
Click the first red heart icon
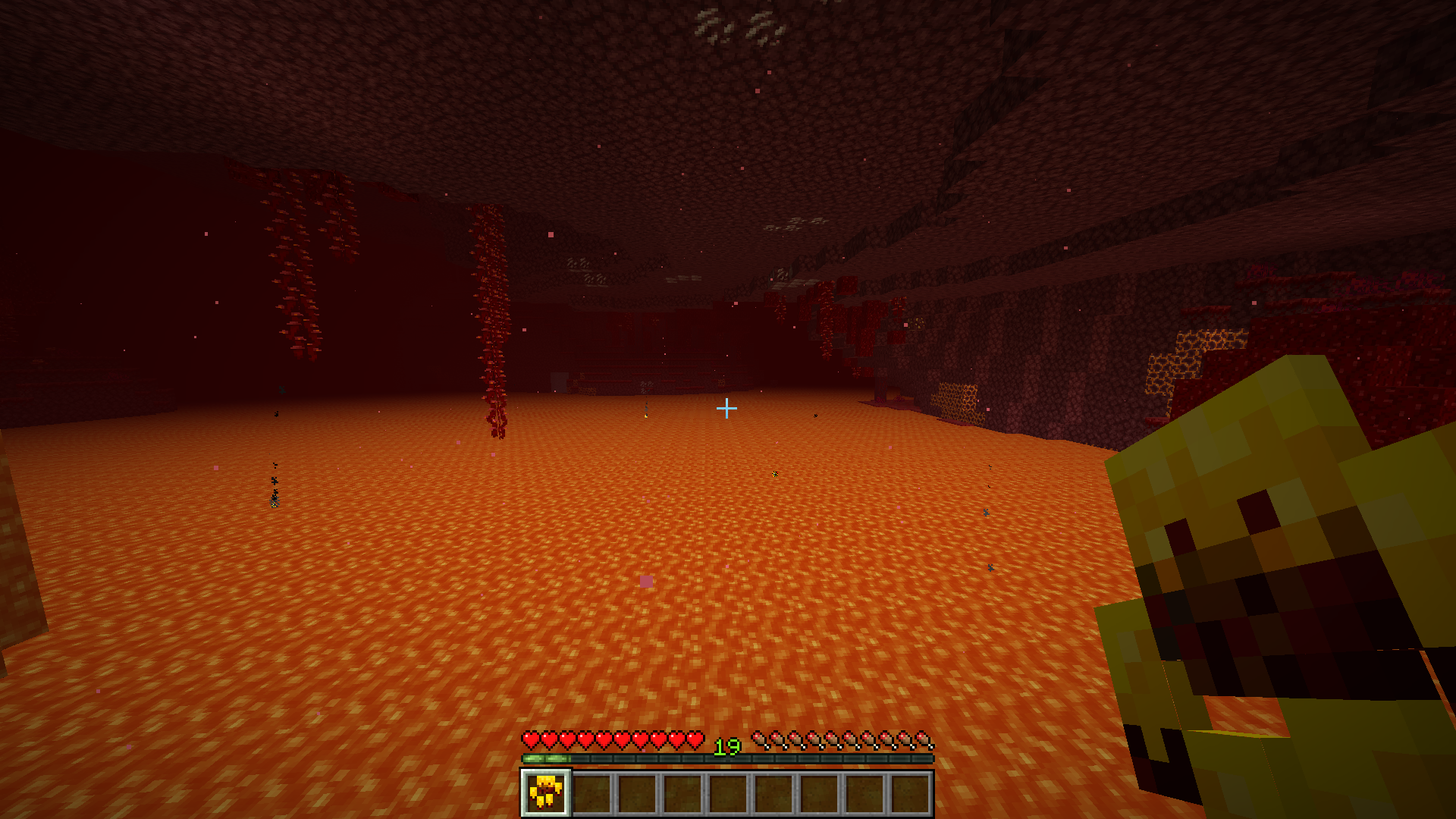(x=530, y=740)
